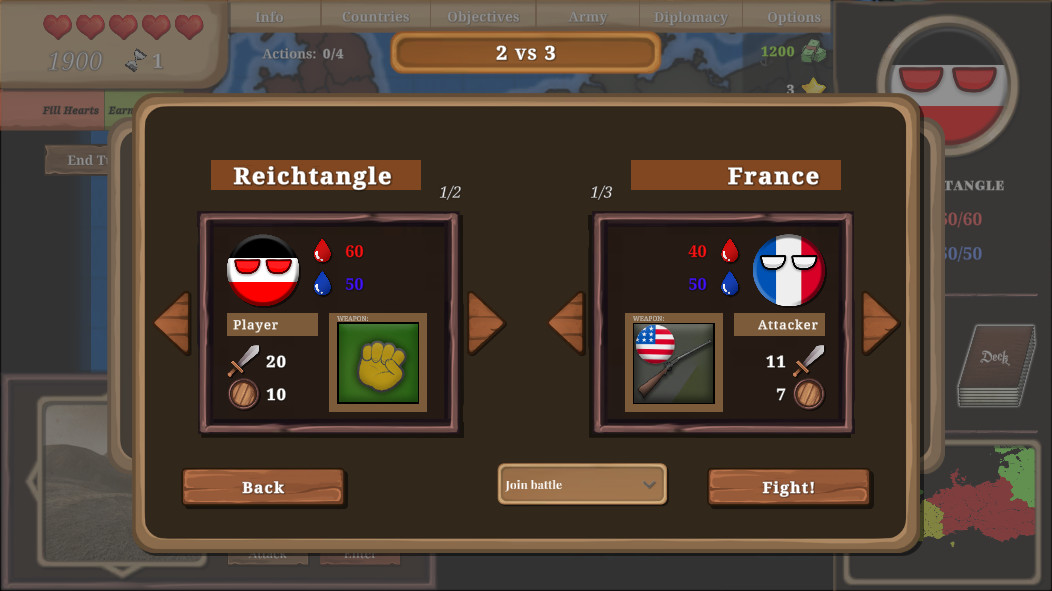The width and height of the screenshot is (1052, 591).
Task: Open the Join battle dropdown
Action: 582,485
